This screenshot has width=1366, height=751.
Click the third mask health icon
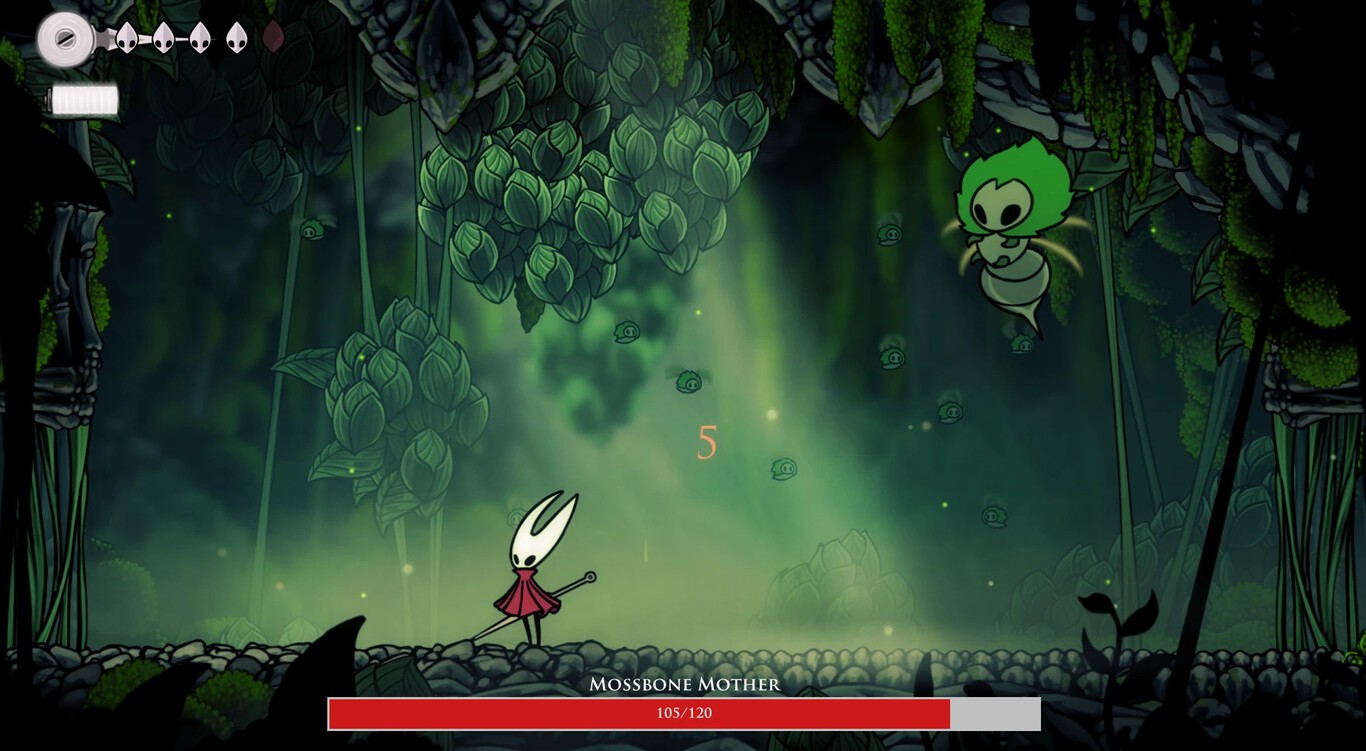point(199,38)
